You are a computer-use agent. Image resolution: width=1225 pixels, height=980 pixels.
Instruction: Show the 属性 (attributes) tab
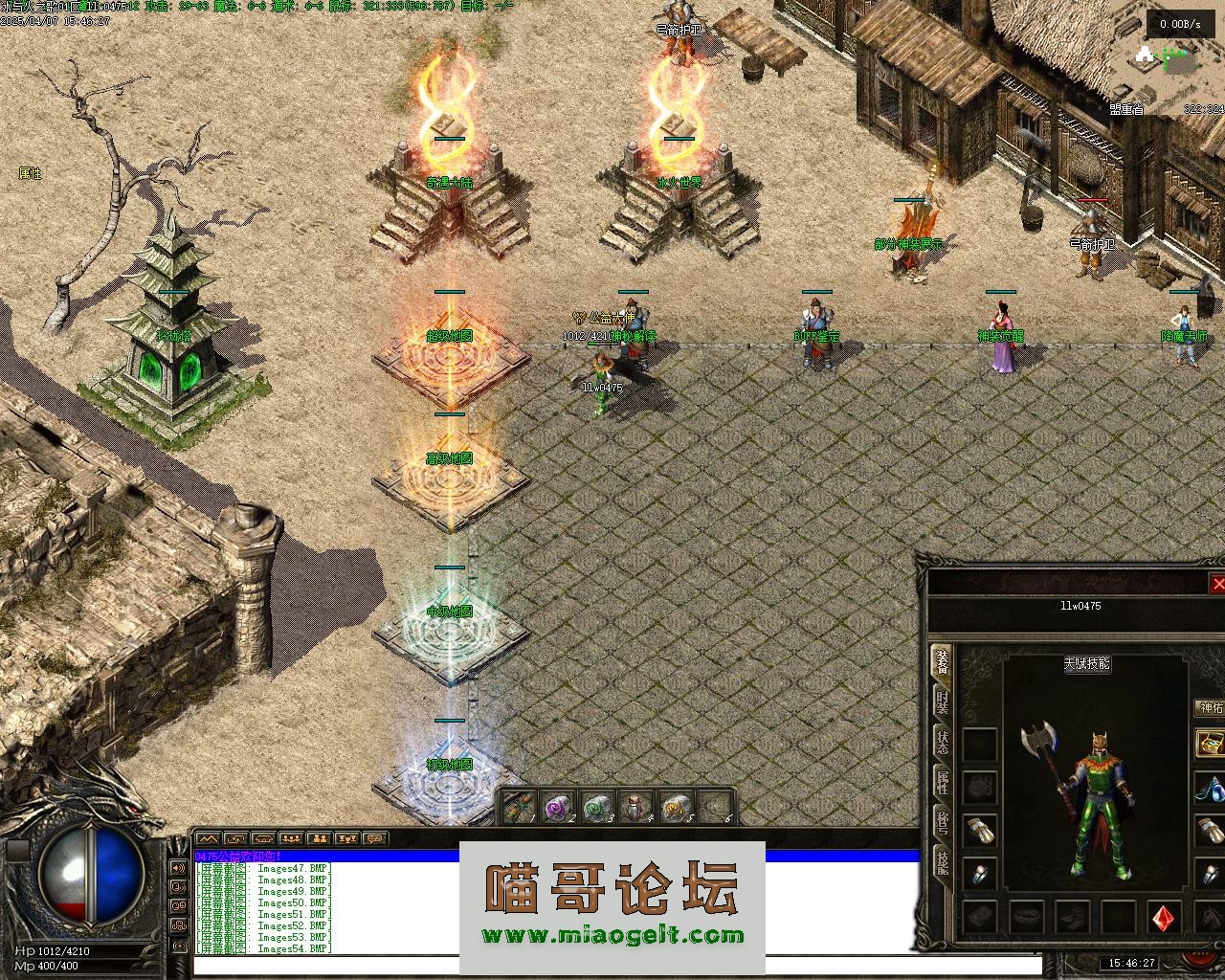(x=943, y=783)
